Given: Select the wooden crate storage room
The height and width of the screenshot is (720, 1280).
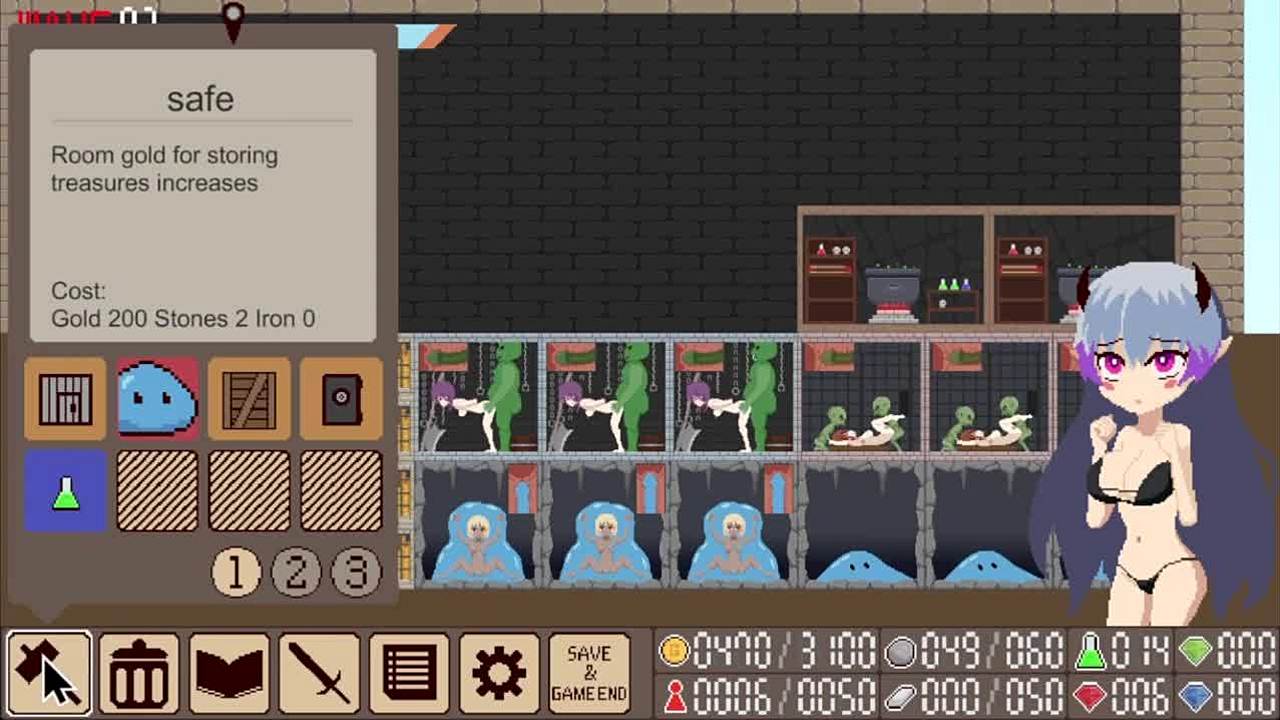Looking at the screenshot, I should [249, 398].
